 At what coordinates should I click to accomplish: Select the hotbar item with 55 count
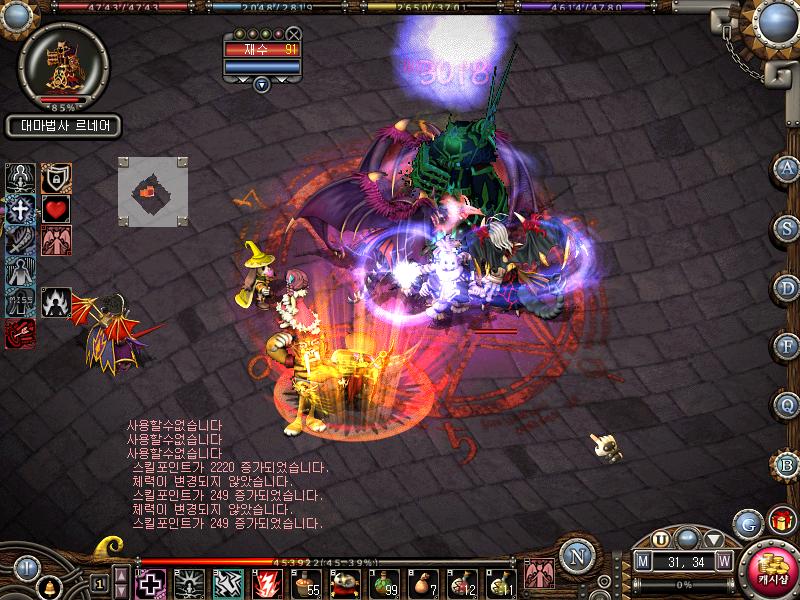tap(306, 582)
